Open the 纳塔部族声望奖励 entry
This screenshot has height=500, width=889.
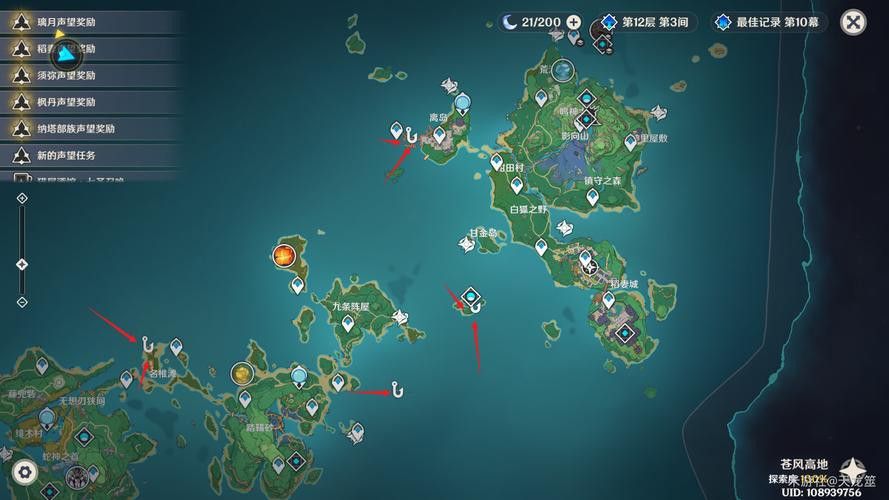coord(90,128)
